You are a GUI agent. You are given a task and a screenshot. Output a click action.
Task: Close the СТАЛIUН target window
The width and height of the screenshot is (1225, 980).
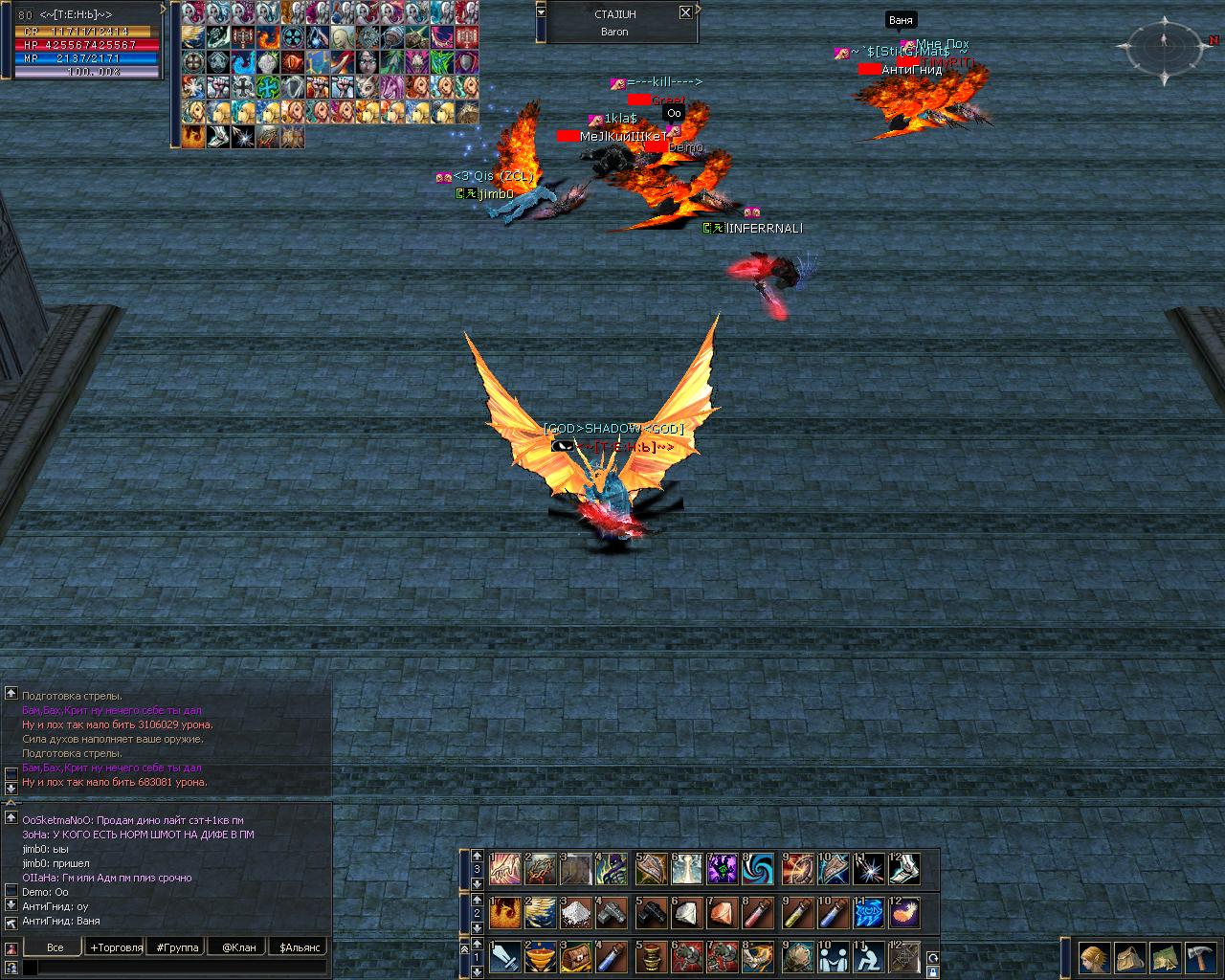pos(685,12)
